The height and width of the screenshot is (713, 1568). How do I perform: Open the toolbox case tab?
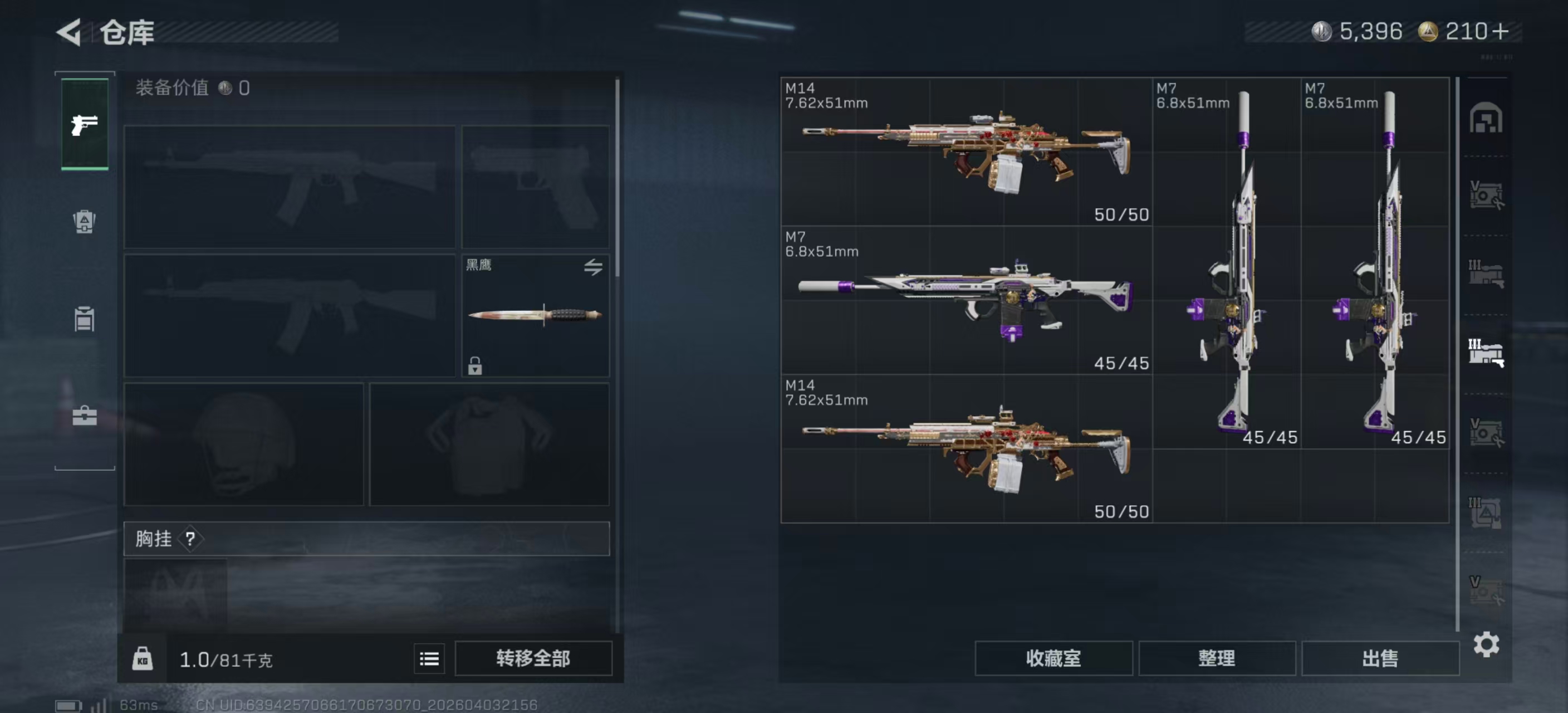[x=84, y=416]
